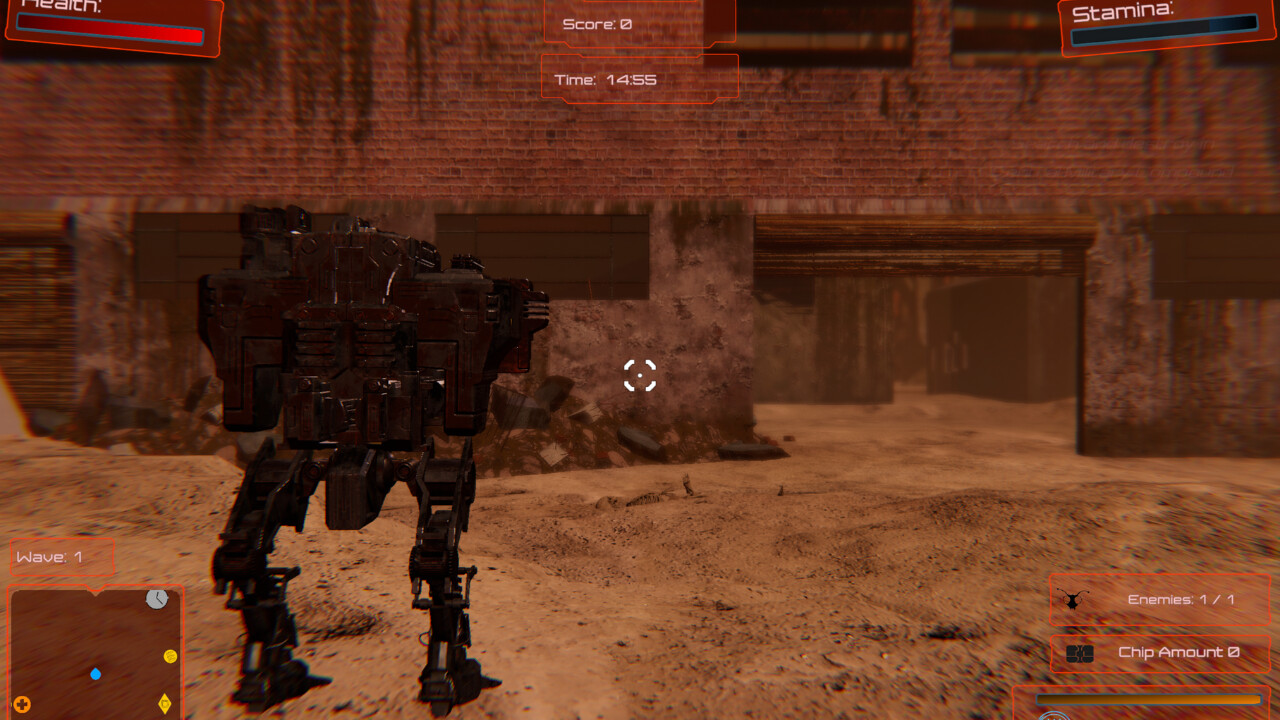Image resolution: width=1280 pixels, height=720 pixels.
Task: Click the Enemies 1/1 counter panel
Action: coord(1160,601)
